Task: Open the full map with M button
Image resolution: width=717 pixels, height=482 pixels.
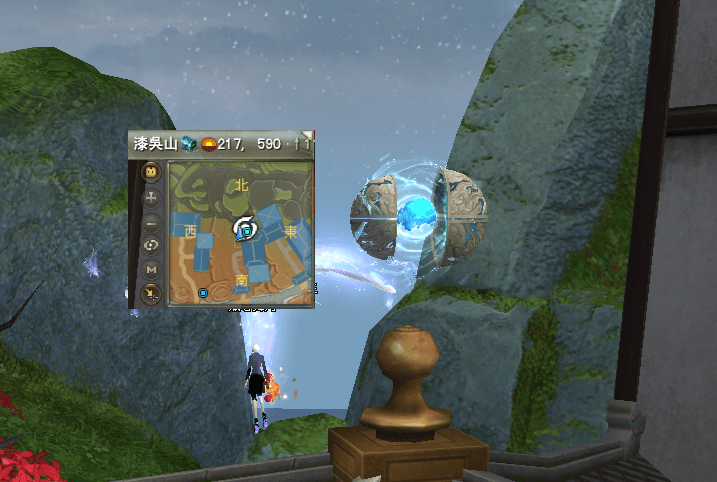Action: 151,269
